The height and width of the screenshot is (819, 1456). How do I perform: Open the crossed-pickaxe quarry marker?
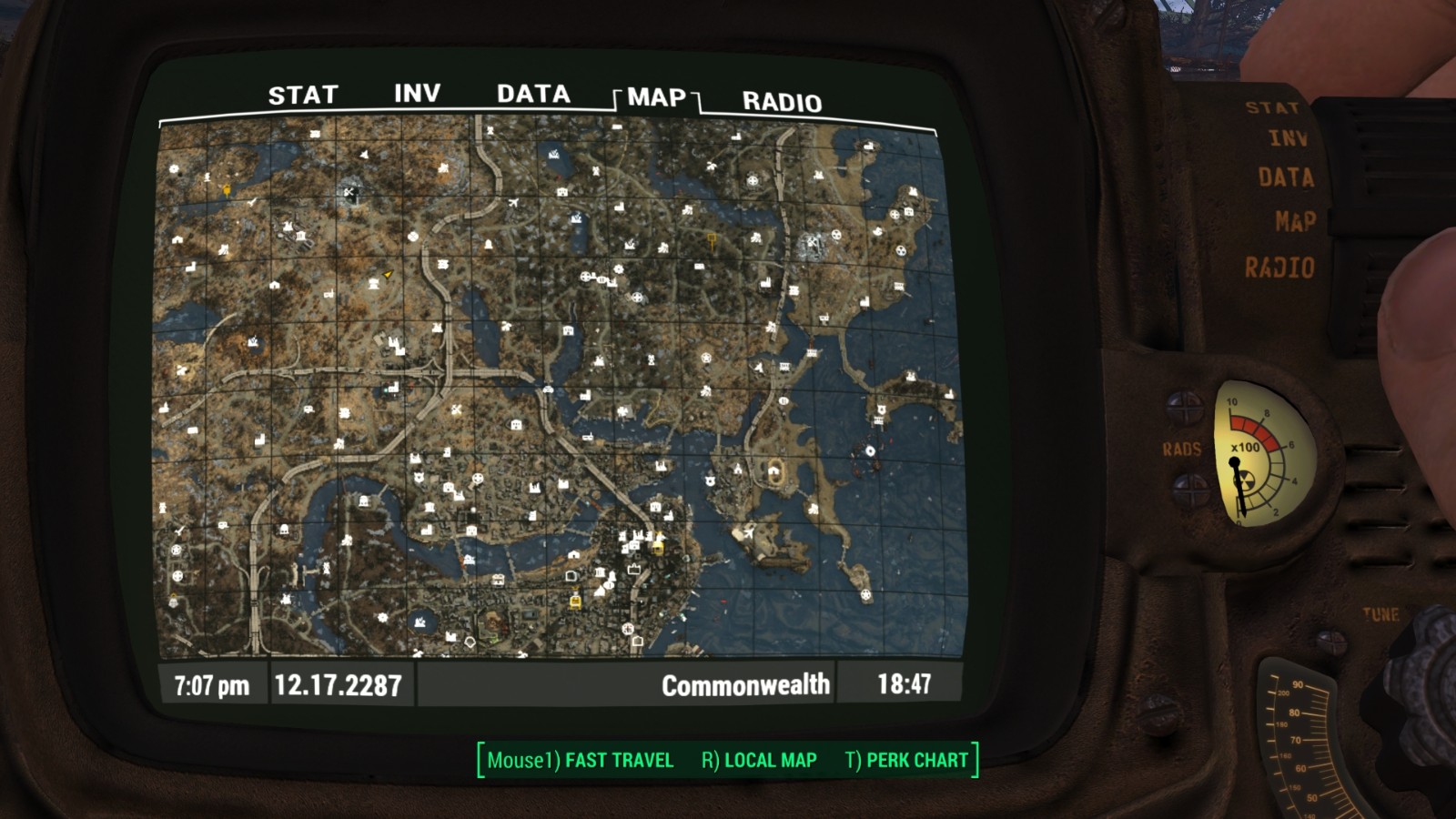[x=349, y=192]
